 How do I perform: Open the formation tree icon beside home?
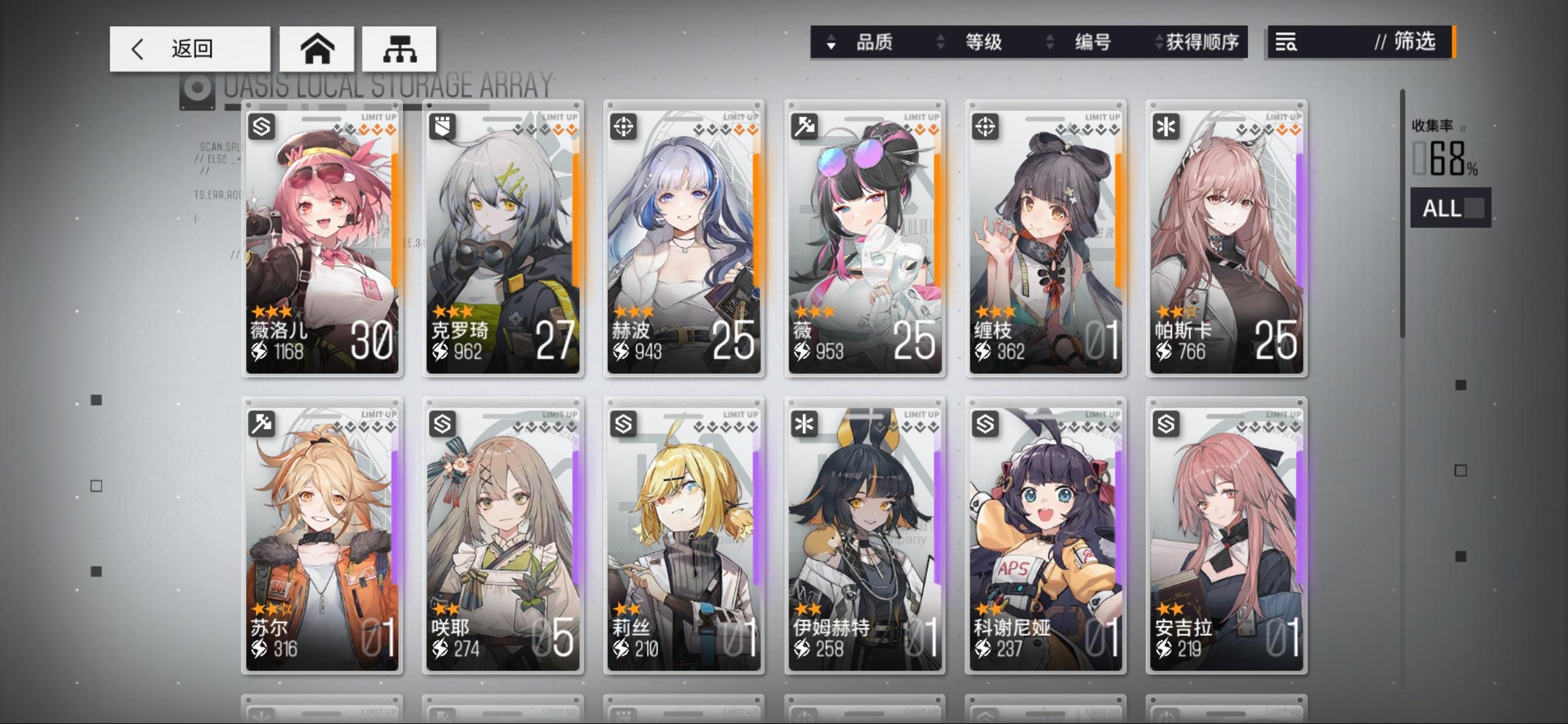tap(400, 49)
